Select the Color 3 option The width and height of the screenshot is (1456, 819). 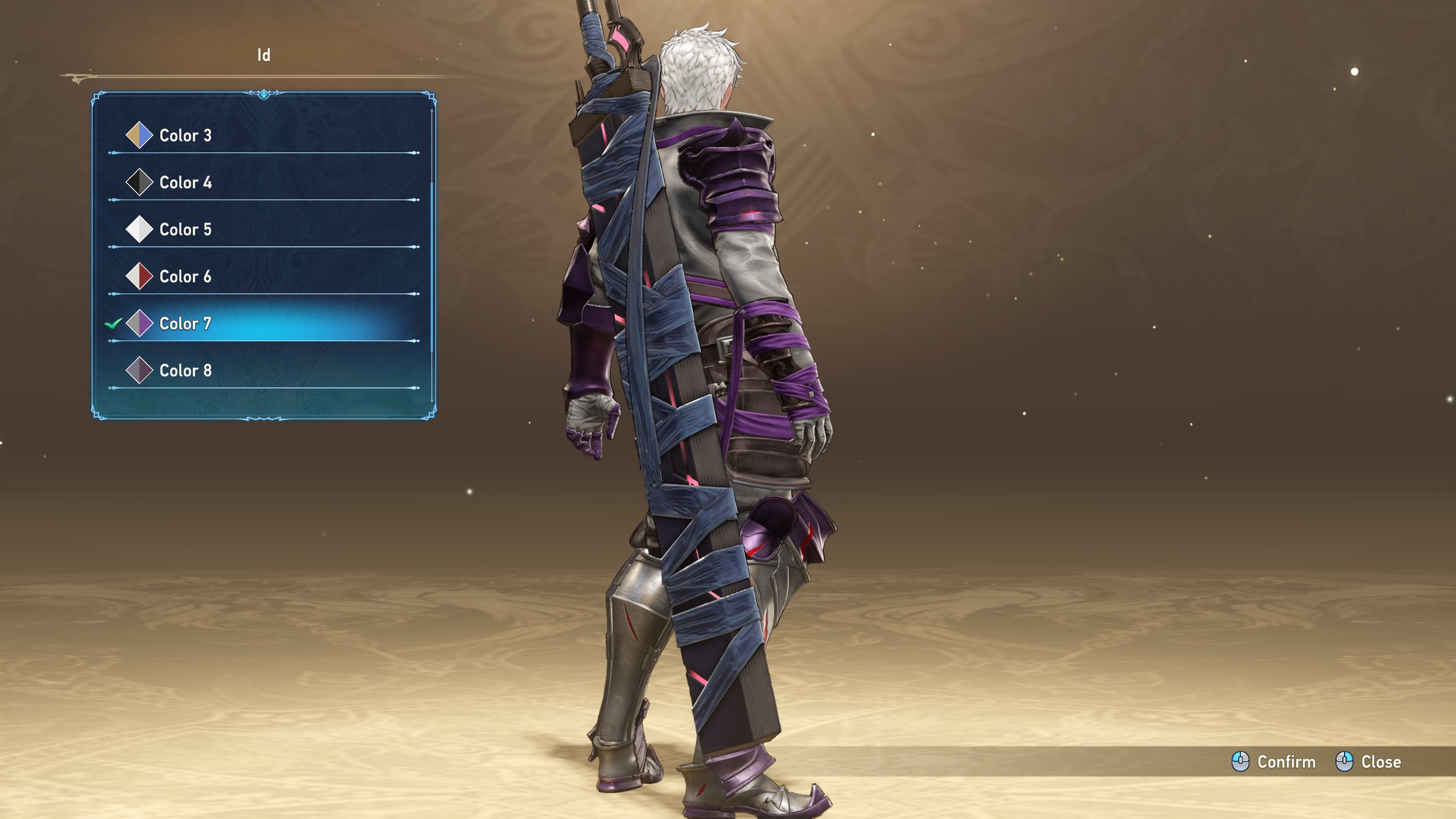pyautogui.click(x=185, y=135)
